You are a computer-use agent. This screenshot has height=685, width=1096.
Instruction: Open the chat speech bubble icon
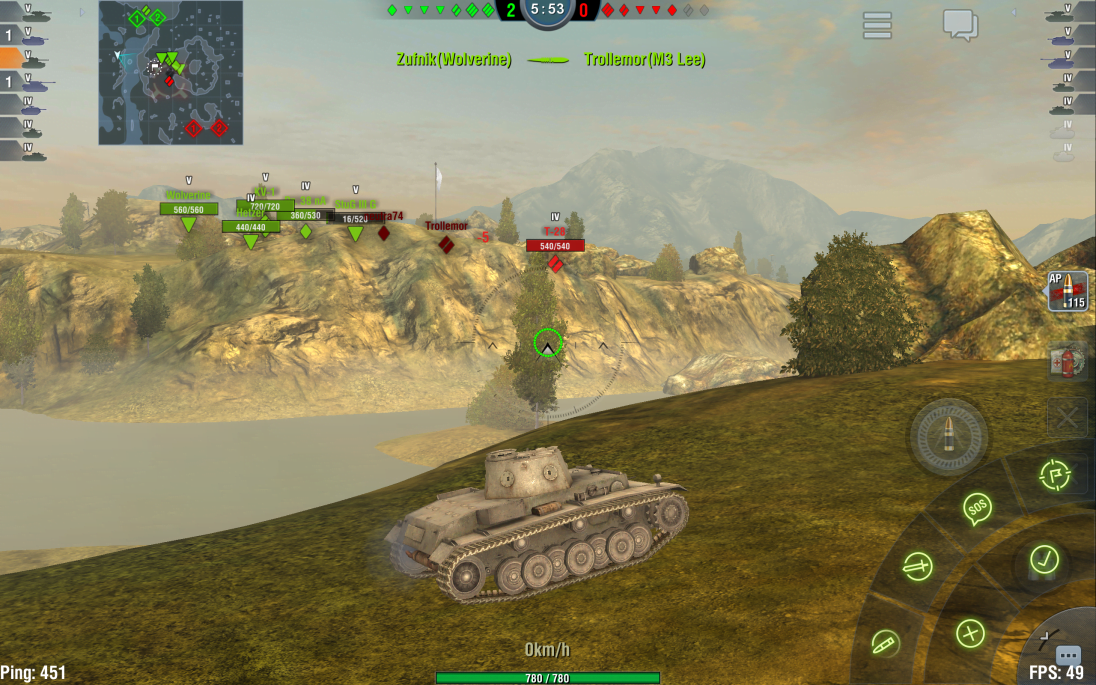[x=960, y=25]
